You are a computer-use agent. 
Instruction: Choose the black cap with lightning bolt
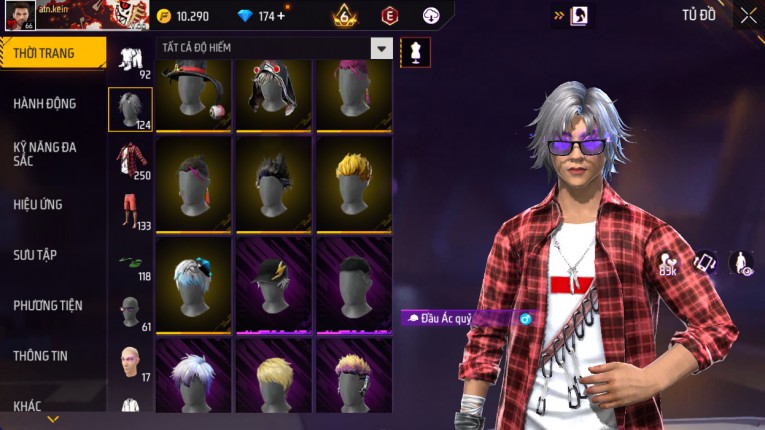(x=274, y=281)
